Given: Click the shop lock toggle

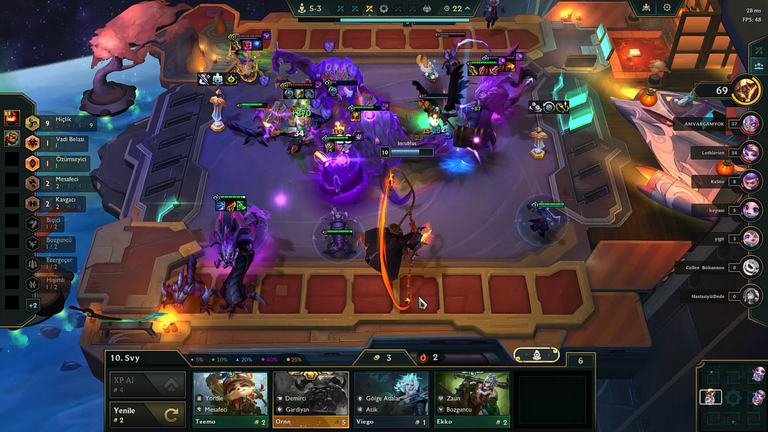Looking at the screenshot, I should tap(537, 355).
